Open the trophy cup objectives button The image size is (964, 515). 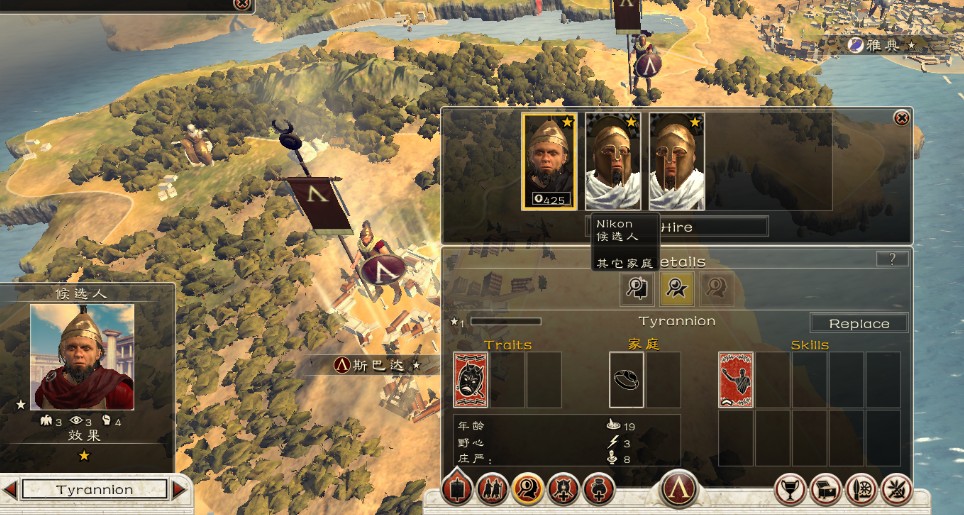point(791,490)
